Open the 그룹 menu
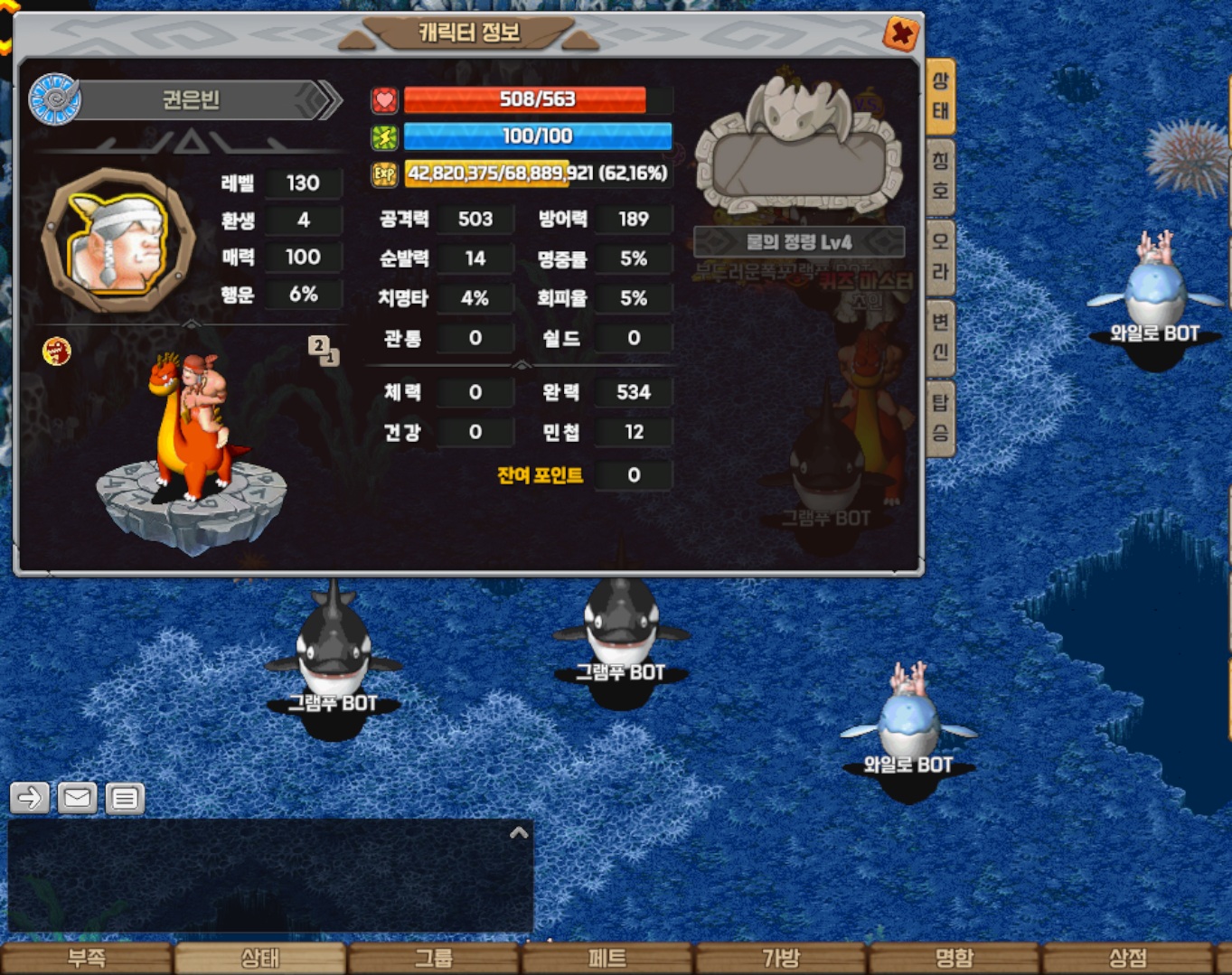Image resolution: width=1232 pixels, height=975 pixels. coord(434,958)
